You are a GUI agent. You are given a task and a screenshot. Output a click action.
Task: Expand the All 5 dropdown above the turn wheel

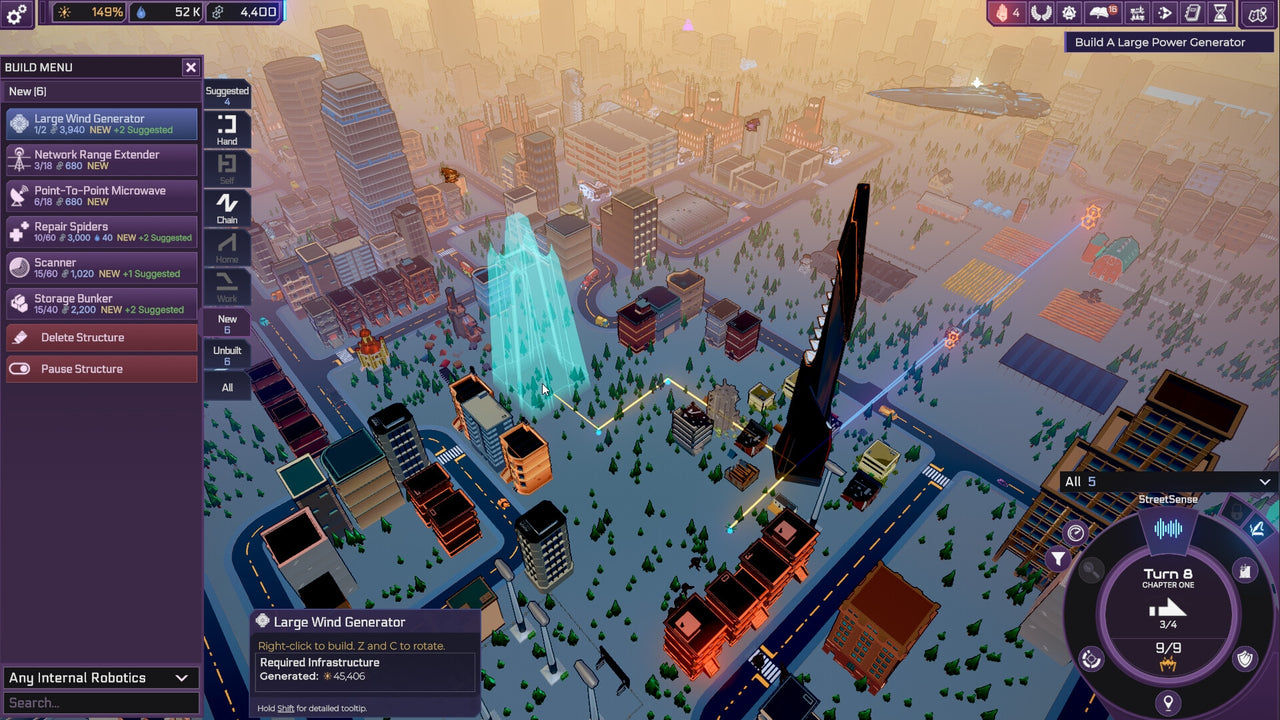(x=1165, y=481)
